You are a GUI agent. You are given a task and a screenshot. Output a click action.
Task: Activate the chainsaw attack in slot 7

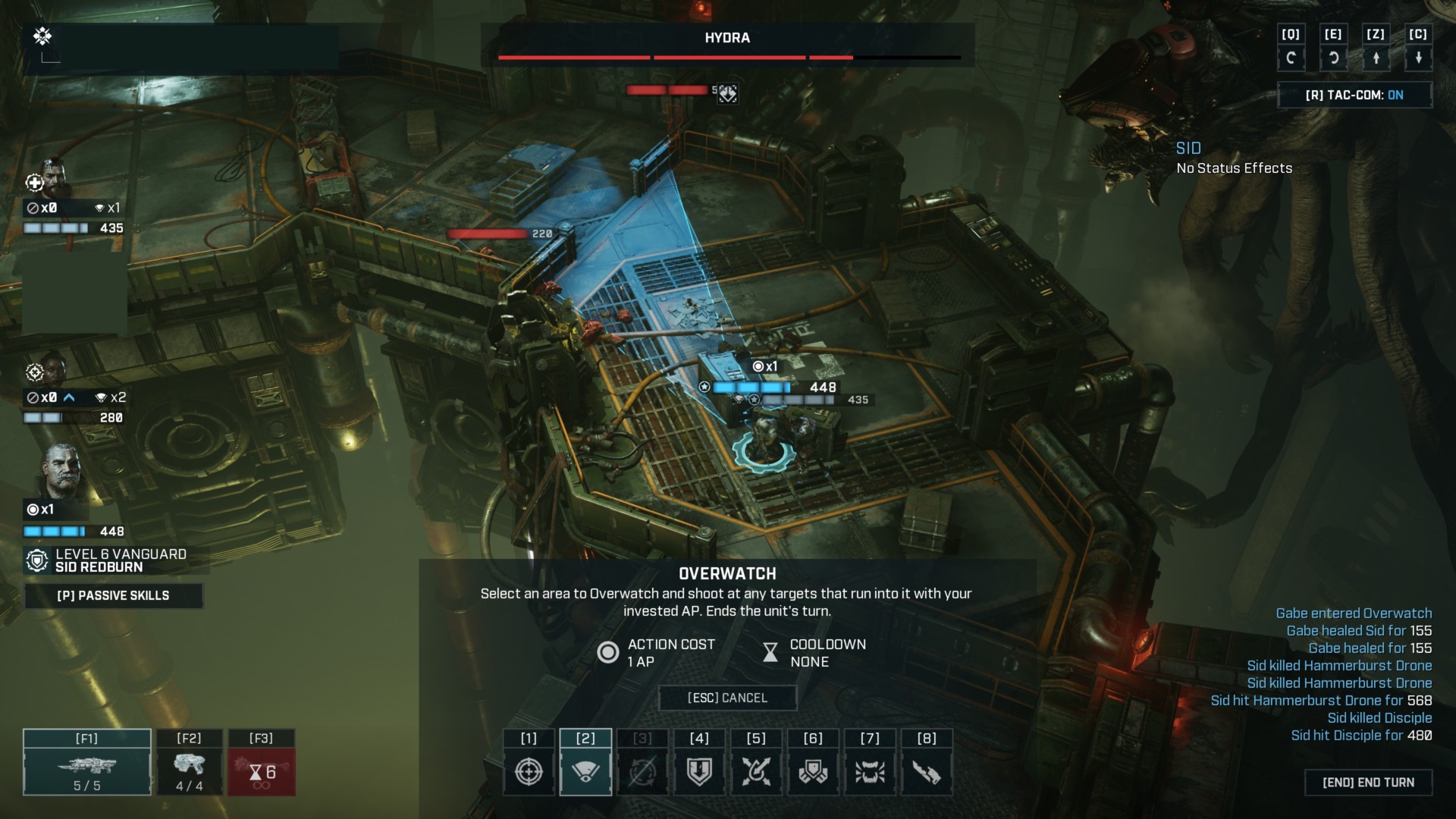[871, 770]
